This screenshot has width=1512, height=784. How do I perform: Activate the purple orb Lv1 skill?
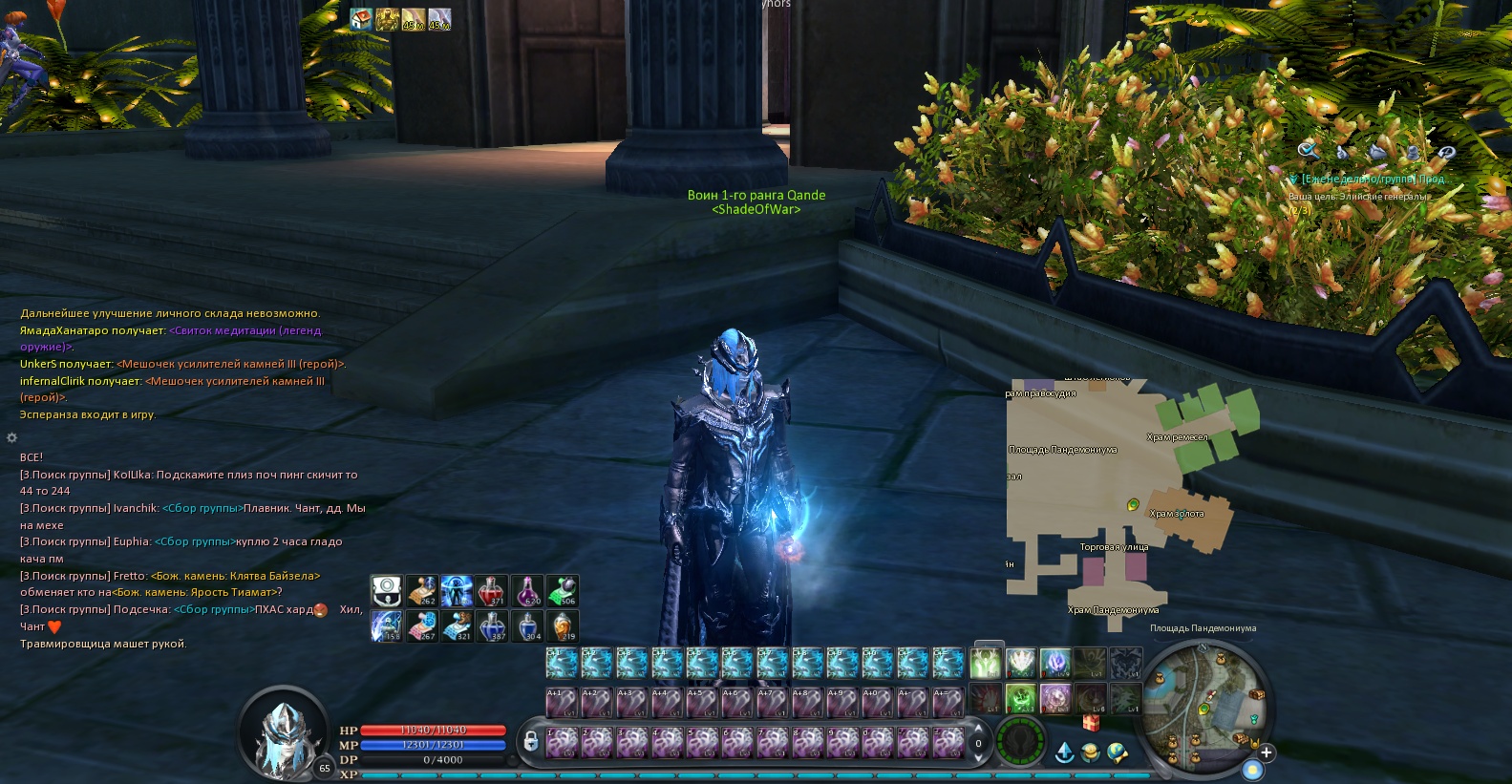(1055, 698)
